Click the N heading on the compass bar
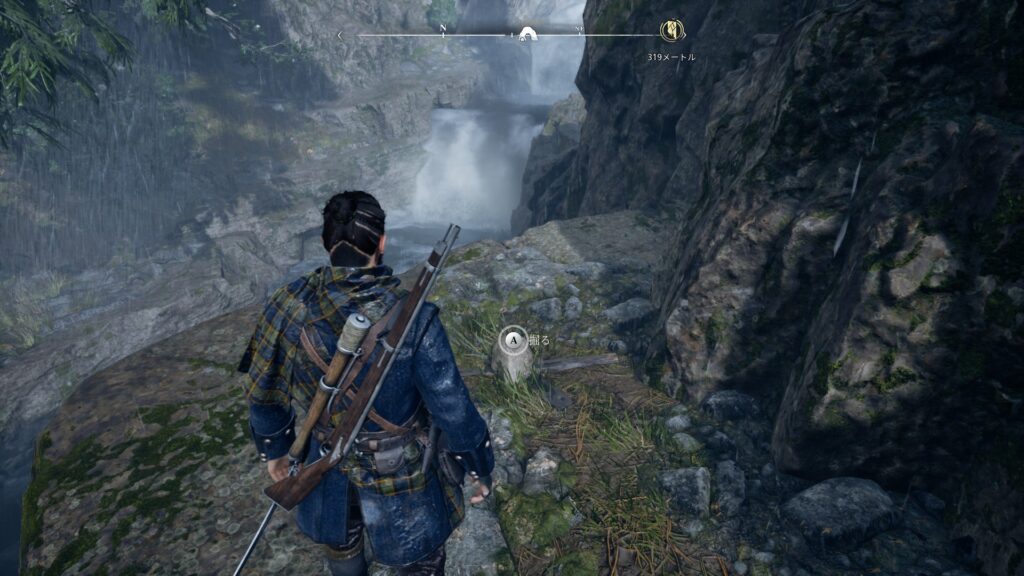The image size is (1024, 576). click(444, 28)
